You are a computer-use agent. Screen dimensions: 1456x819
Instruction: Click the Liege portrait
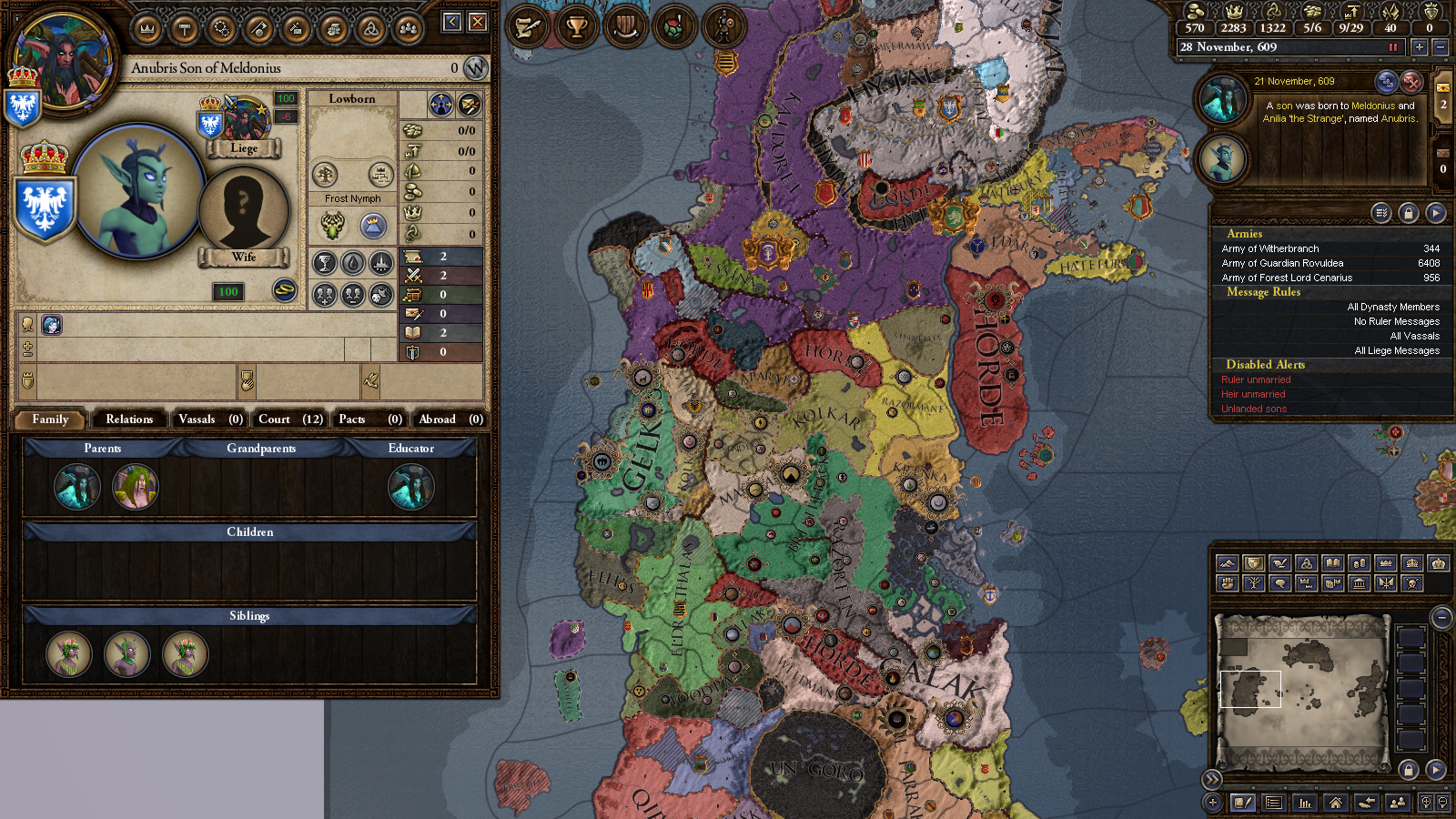[x=244, y=121]
